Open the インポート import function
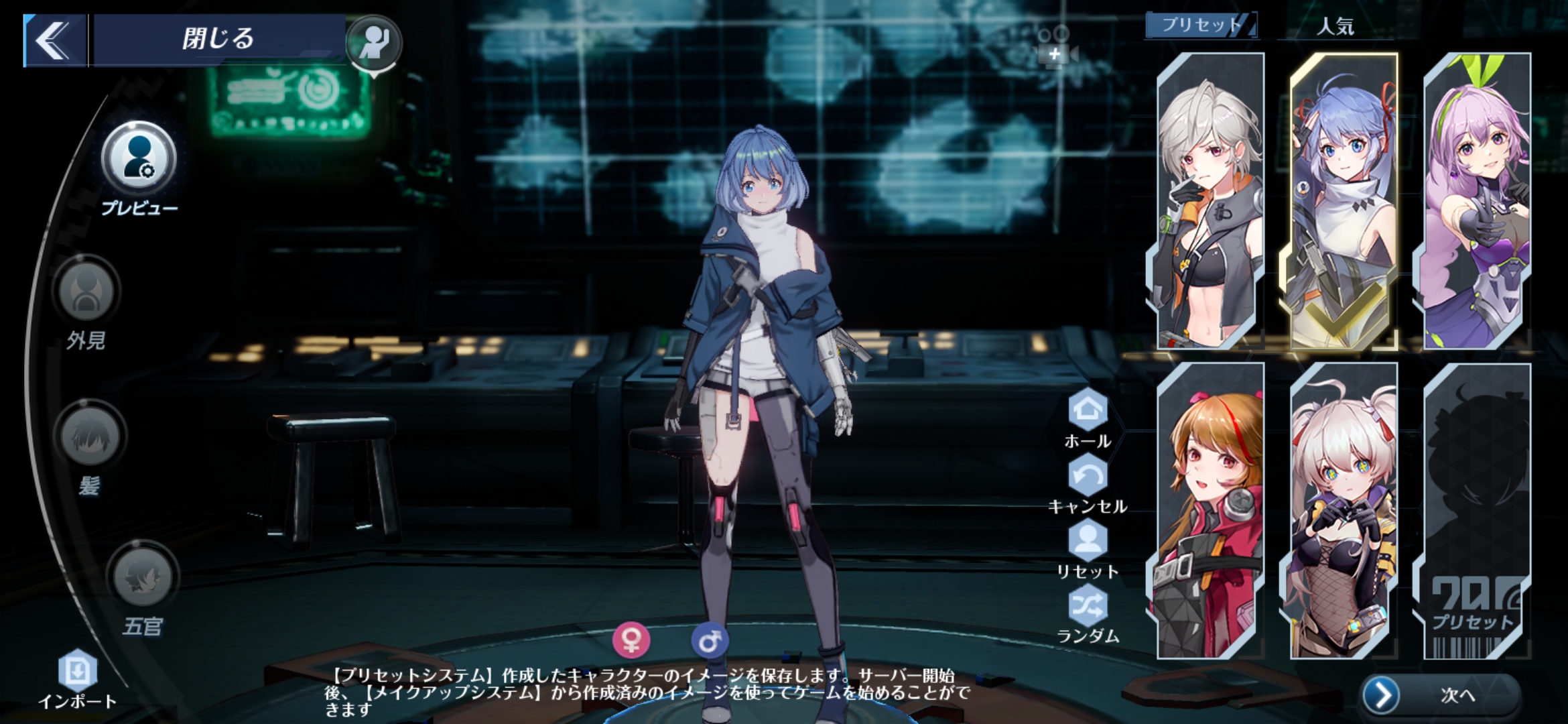 click(x=79, y=668)
